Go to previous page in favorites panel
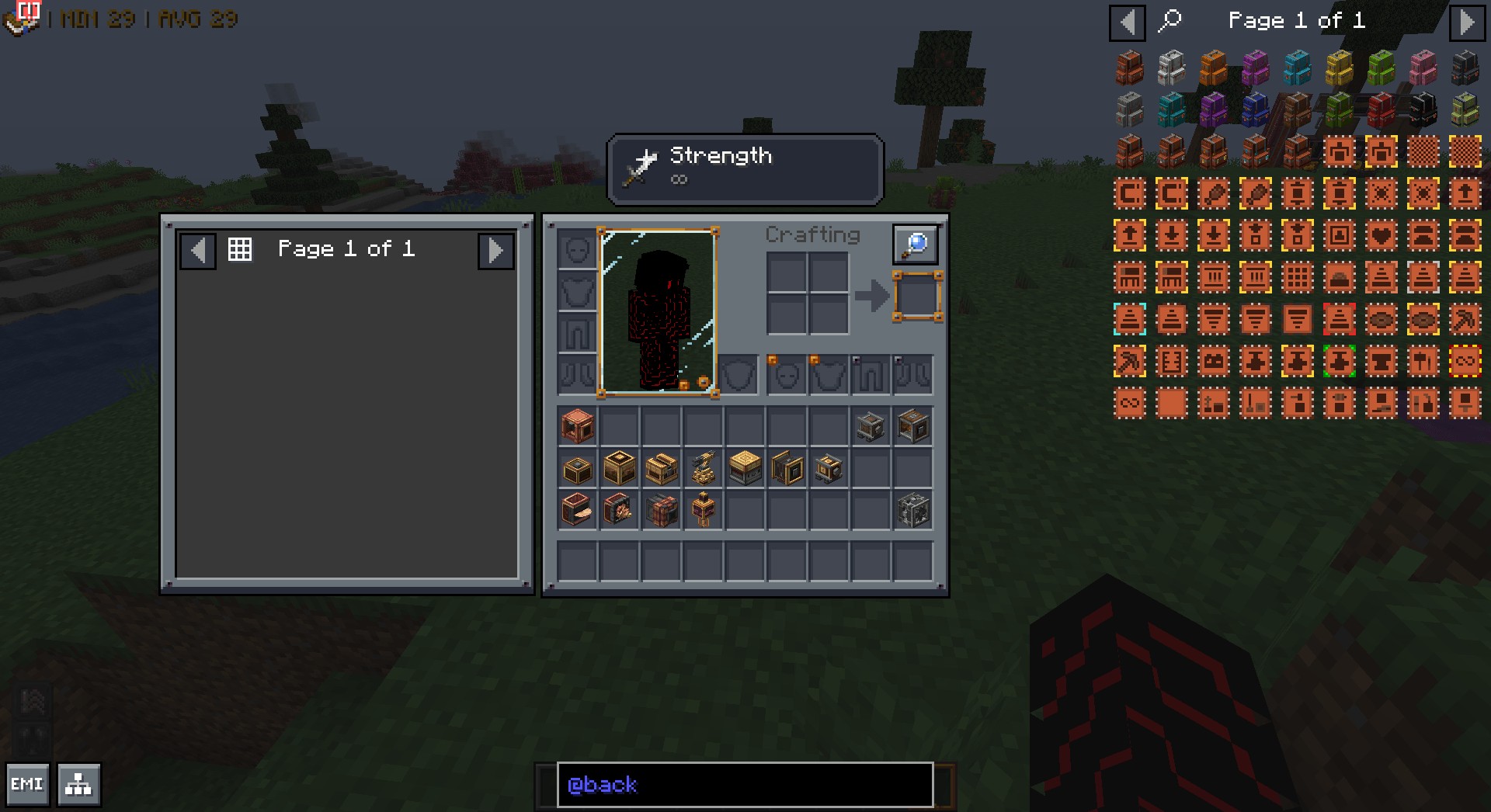Screen dimensions: 1491x812 198,250
